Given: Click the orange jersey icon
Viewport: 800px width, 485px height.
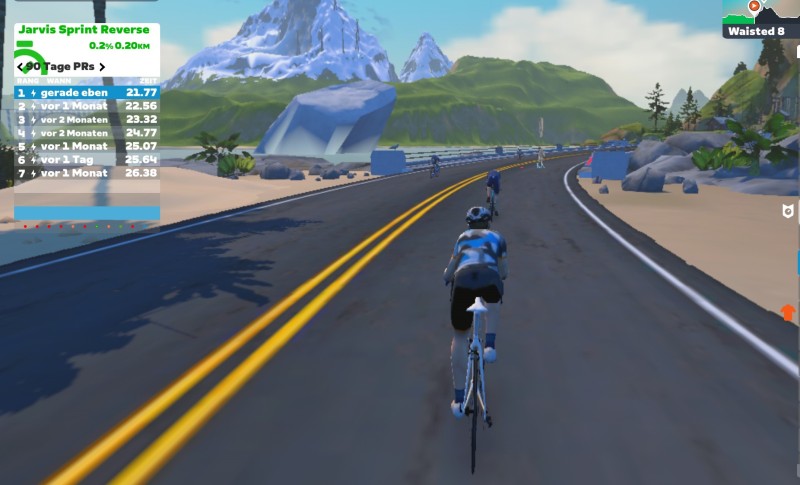Looking at the screenshot, I should click(x=788, y=312).
